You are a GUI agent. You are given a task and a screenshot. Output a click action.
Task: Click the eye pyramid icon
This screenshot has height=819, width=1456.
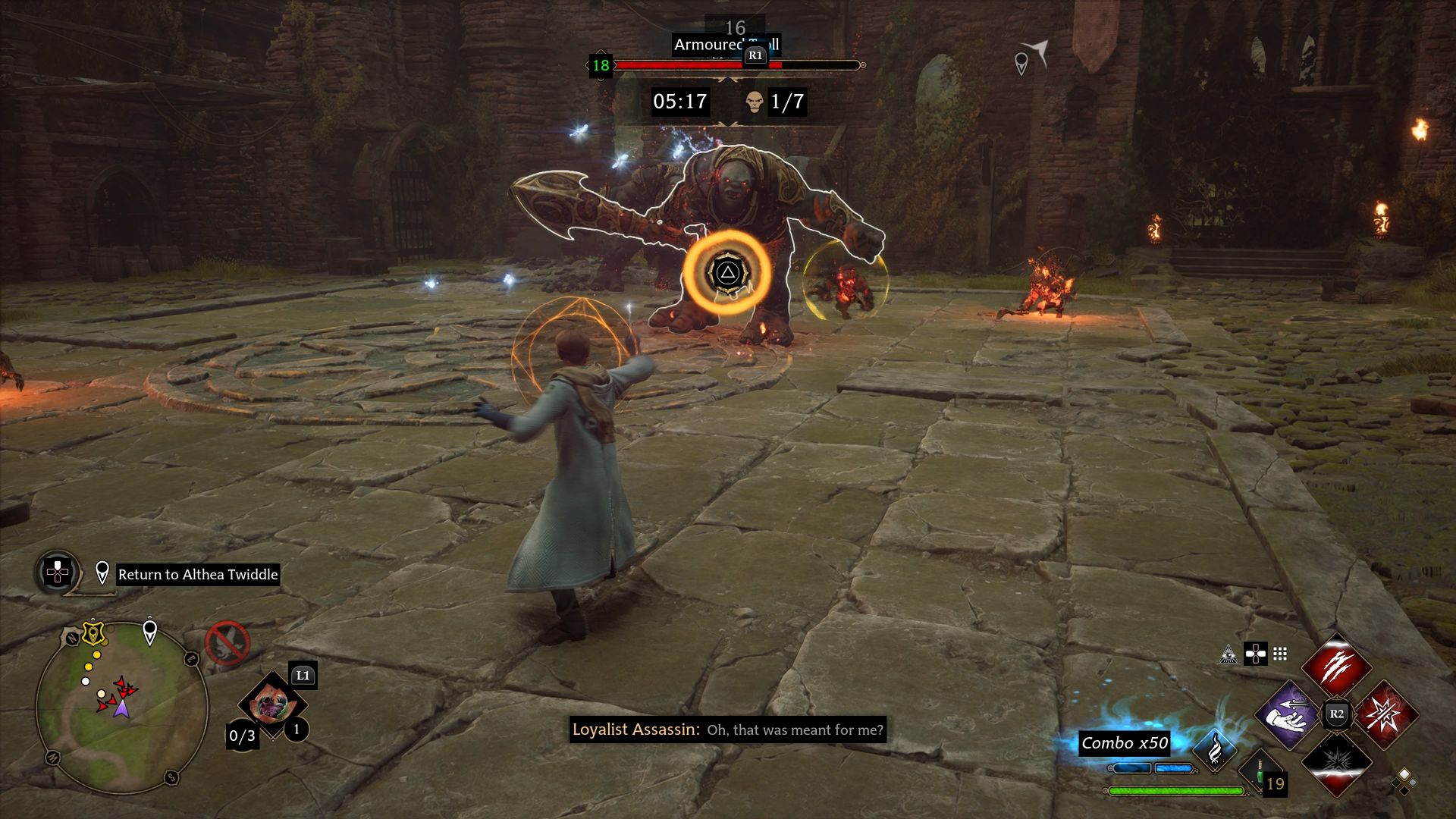1228,654
